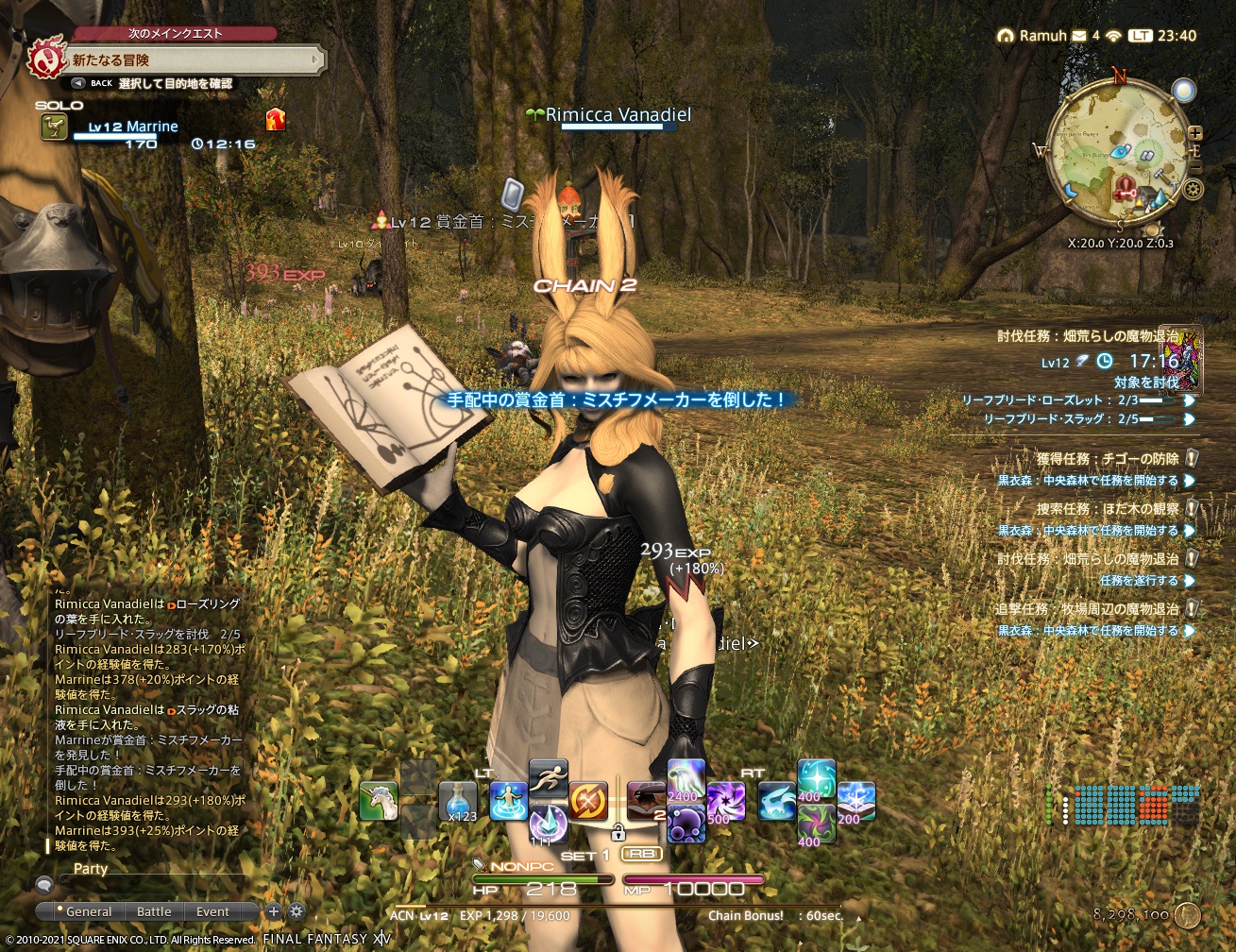Open the chat settings gear icon
Image resolution: width=1236 pixels, height=952 pixels.
[296, 911]
